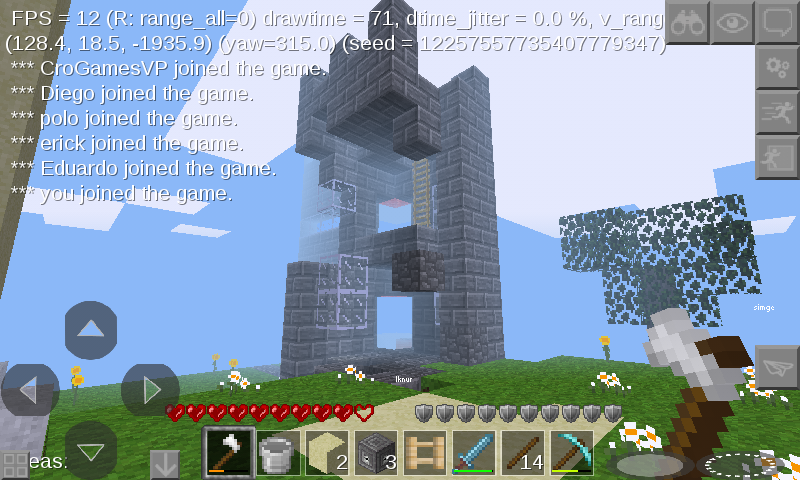Move forward with the up arrow
The image size is (800, 480).
point(91,329)
